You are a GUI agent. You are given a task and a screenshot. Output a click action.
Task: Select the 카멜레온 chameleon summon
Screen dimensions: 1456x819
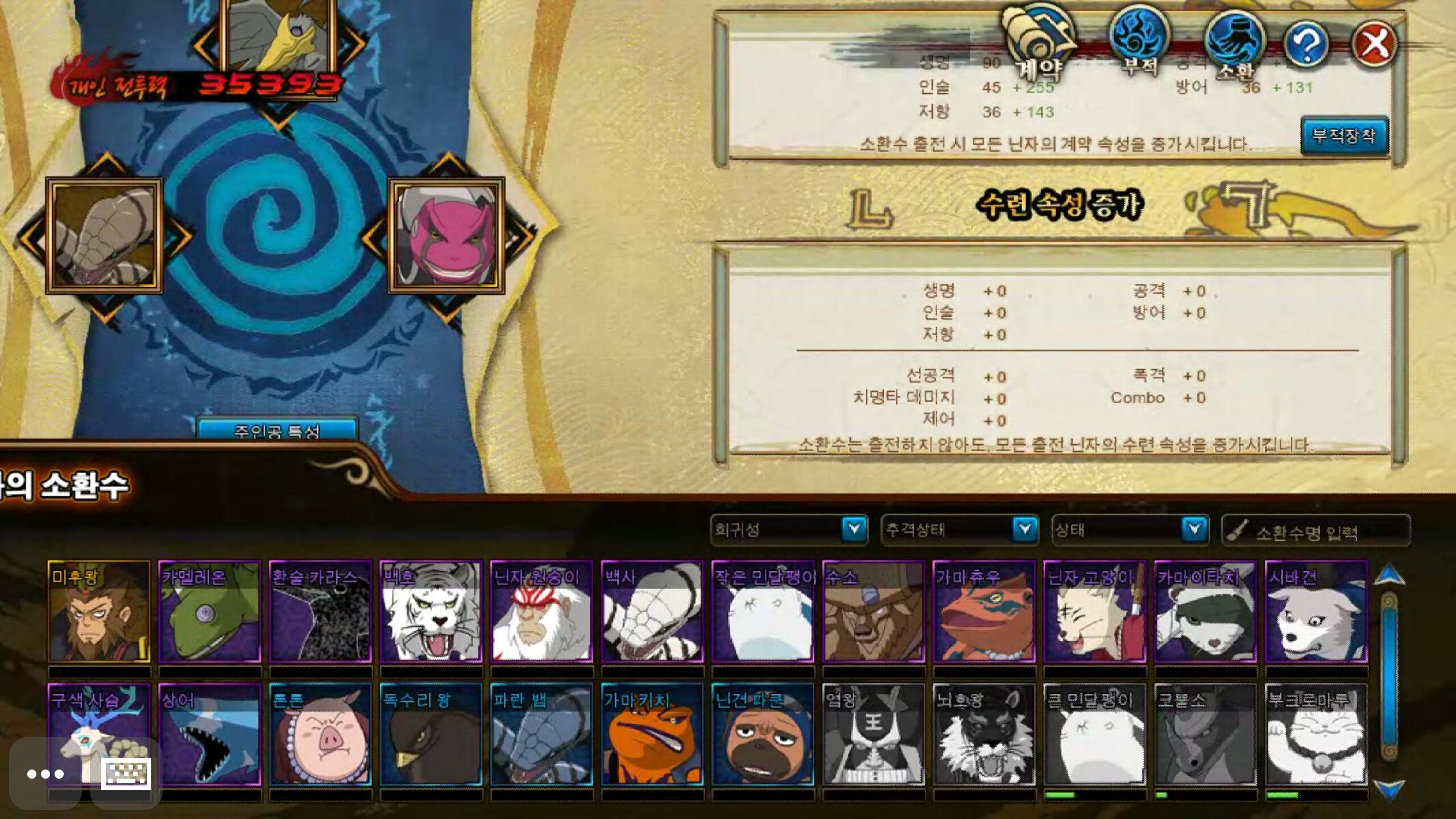[209, 612]
